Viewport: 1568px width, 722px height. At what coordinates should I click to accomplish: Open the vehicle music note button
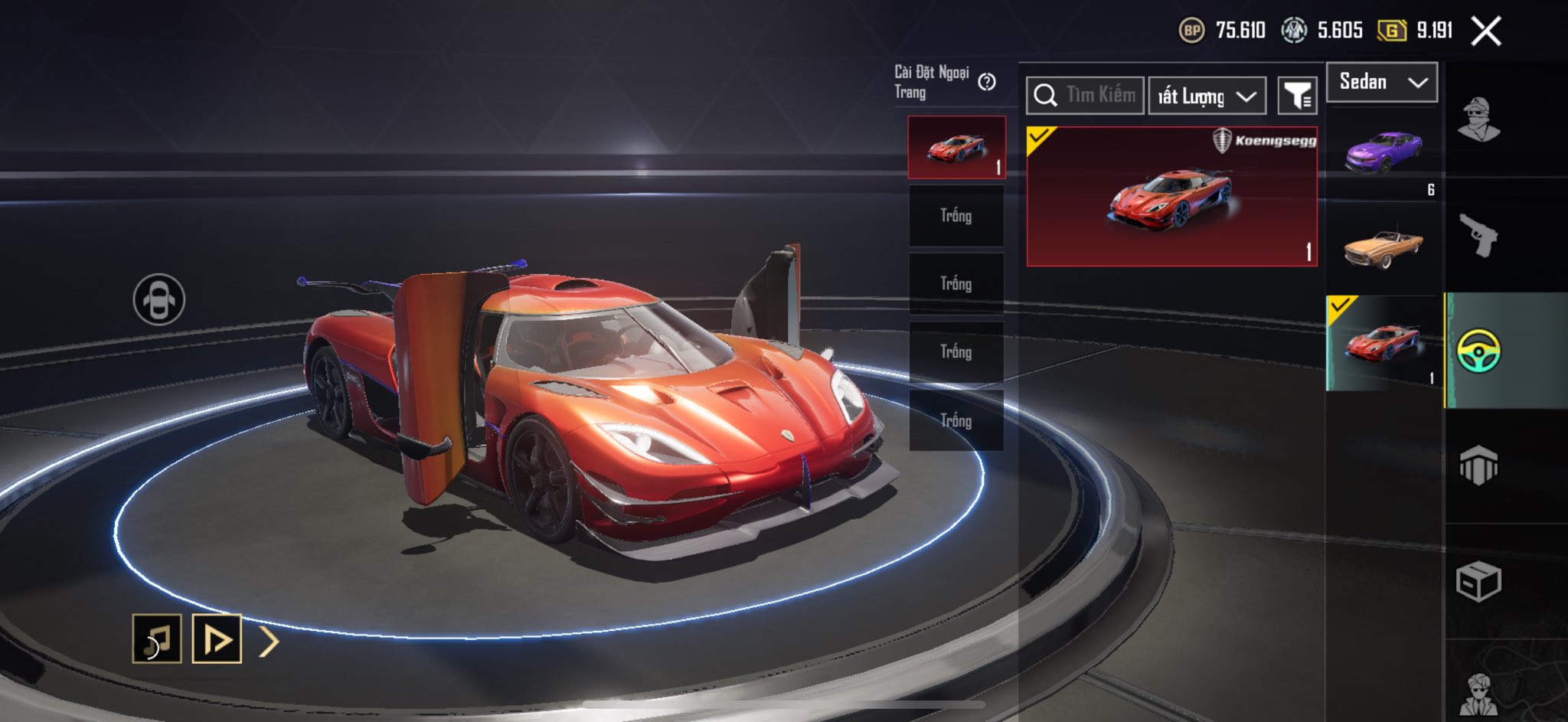[x=157, y=639]
